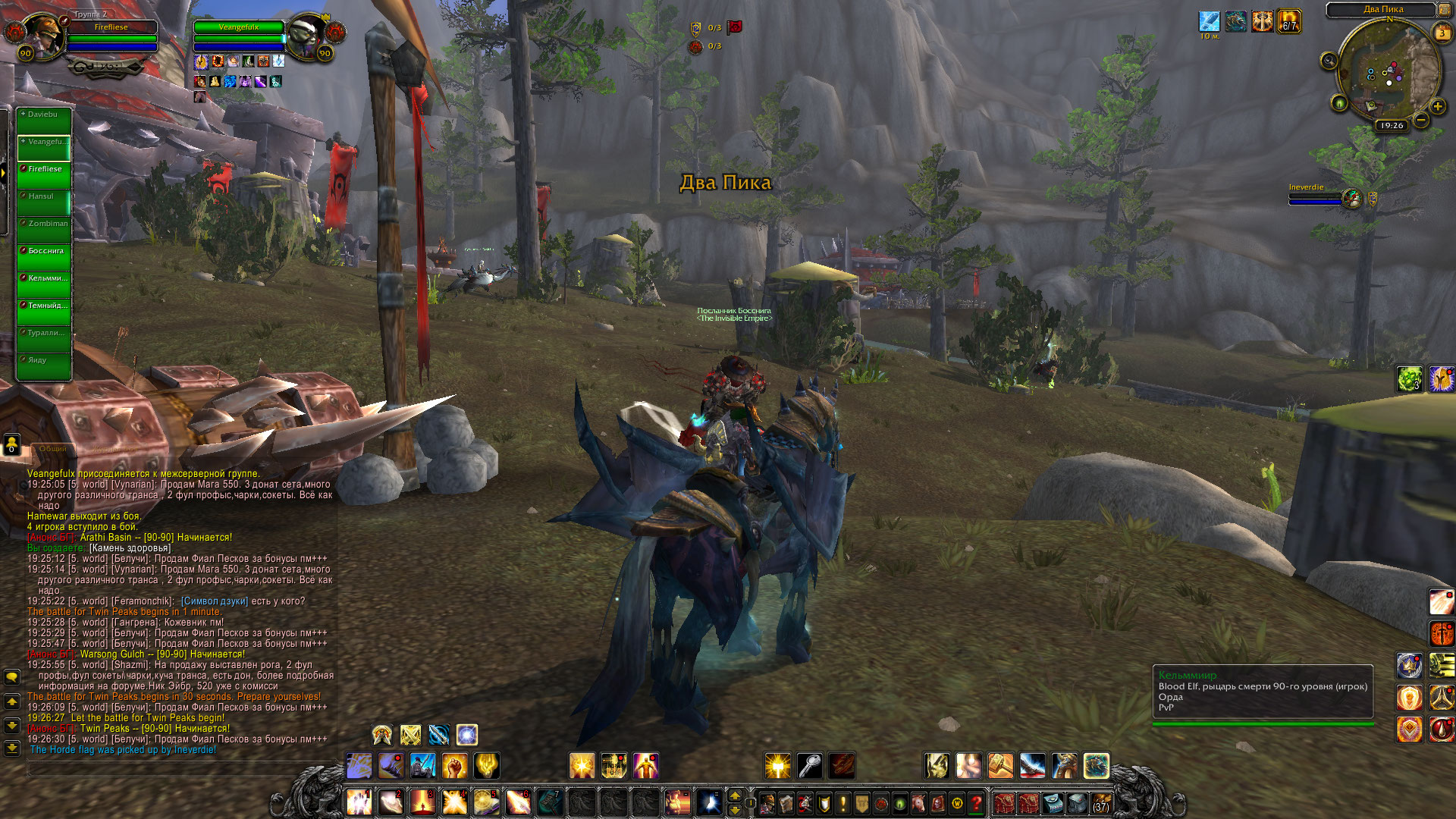Open the world map button beside Два Пика
Screen dimensions: 1456x819
[x=1445, y=9]
